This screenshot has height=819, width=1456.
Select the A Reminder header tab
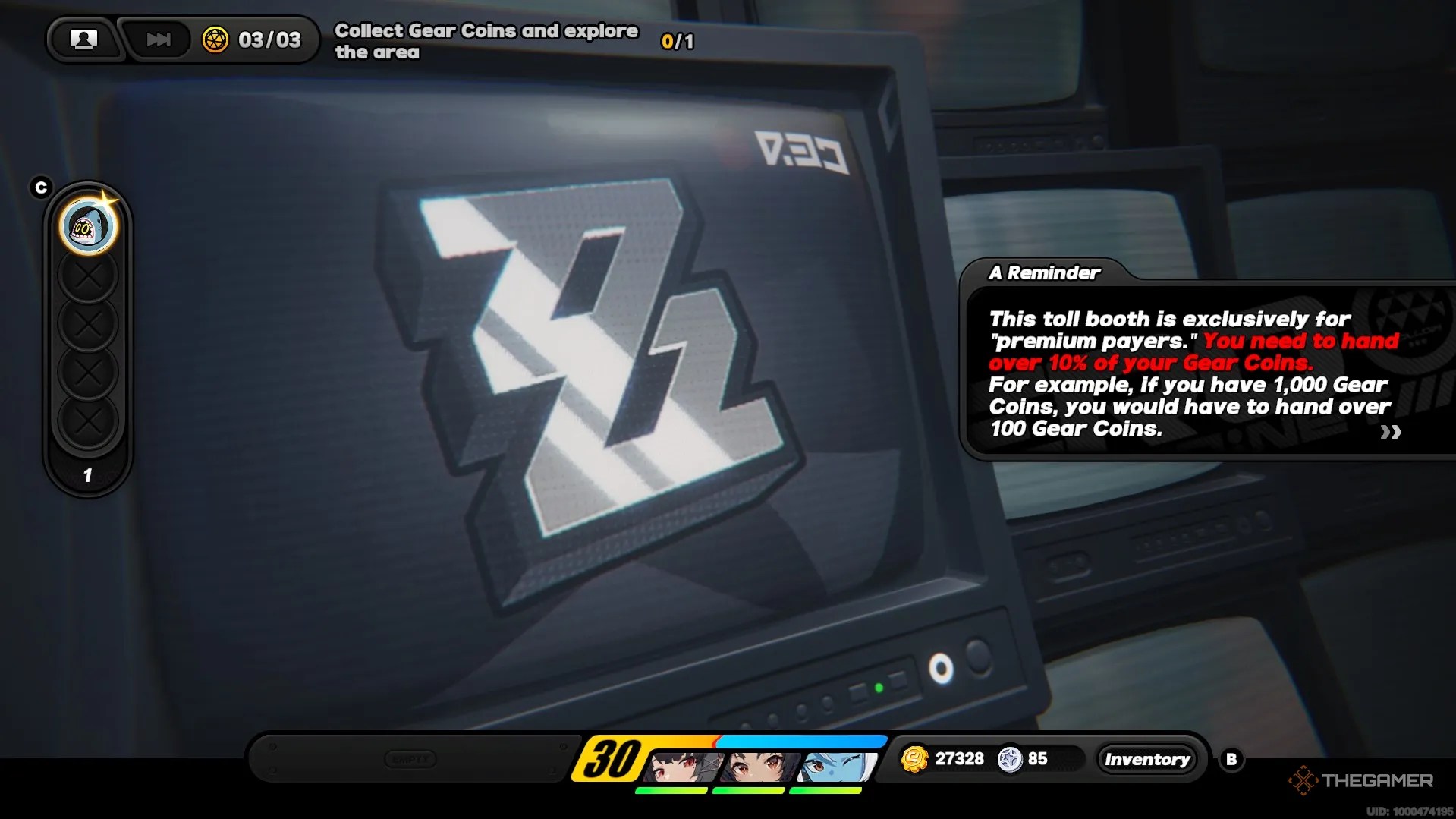(x=1044, y=273)
